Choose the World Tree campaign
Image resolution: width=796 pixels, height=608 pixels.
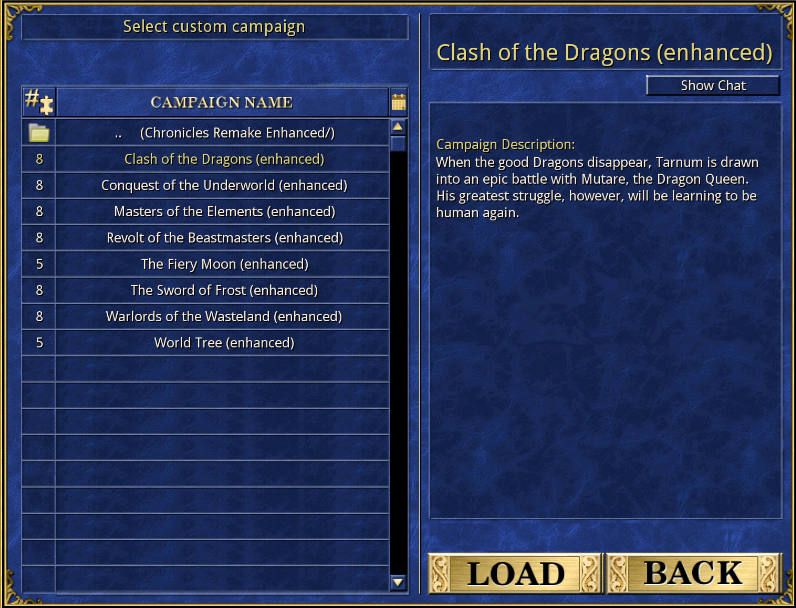point(223,342)
